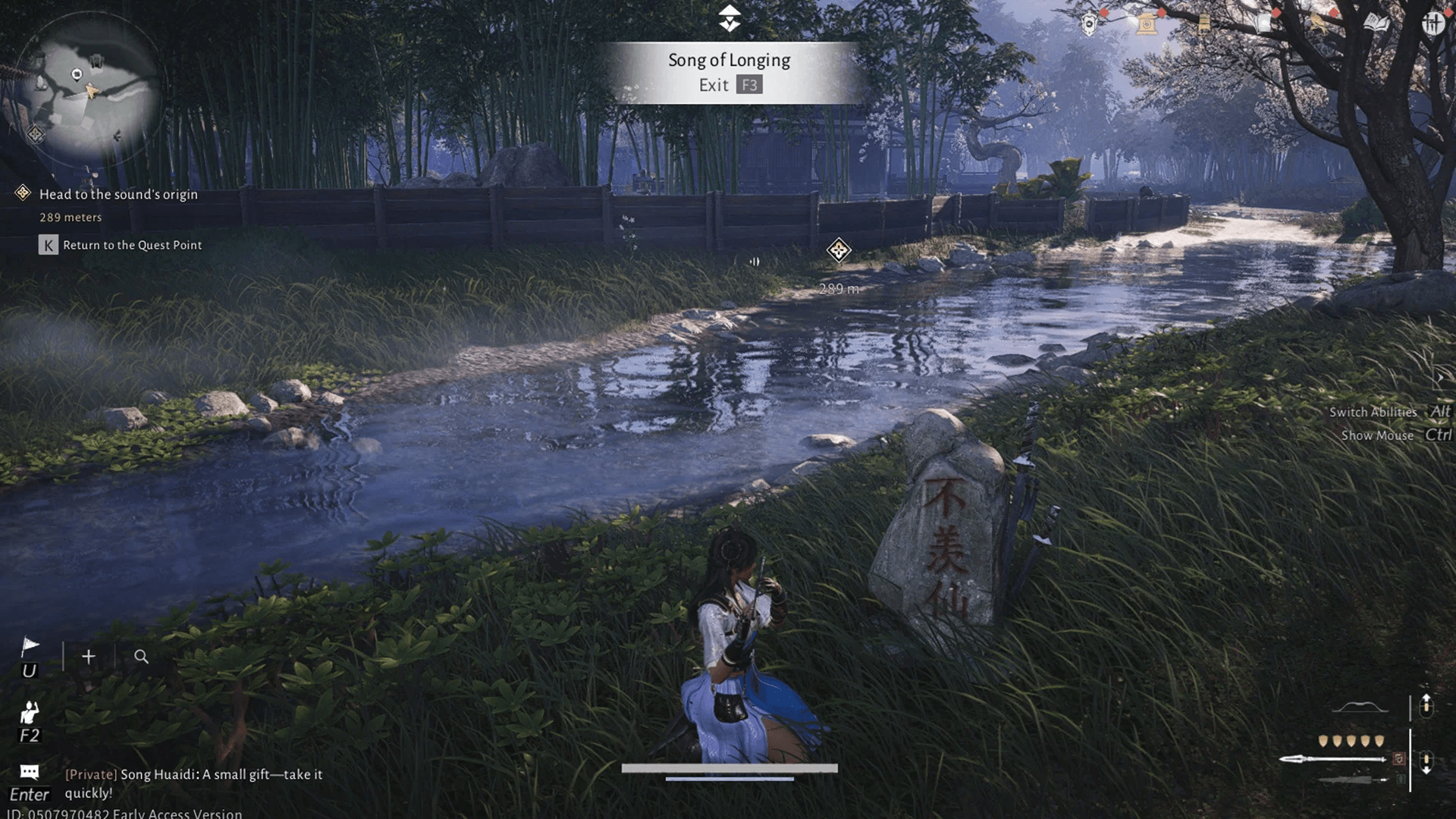1456x819 pixels.
Task: Toggle Switch Abilities mode
Action: tap(1373, 412)
